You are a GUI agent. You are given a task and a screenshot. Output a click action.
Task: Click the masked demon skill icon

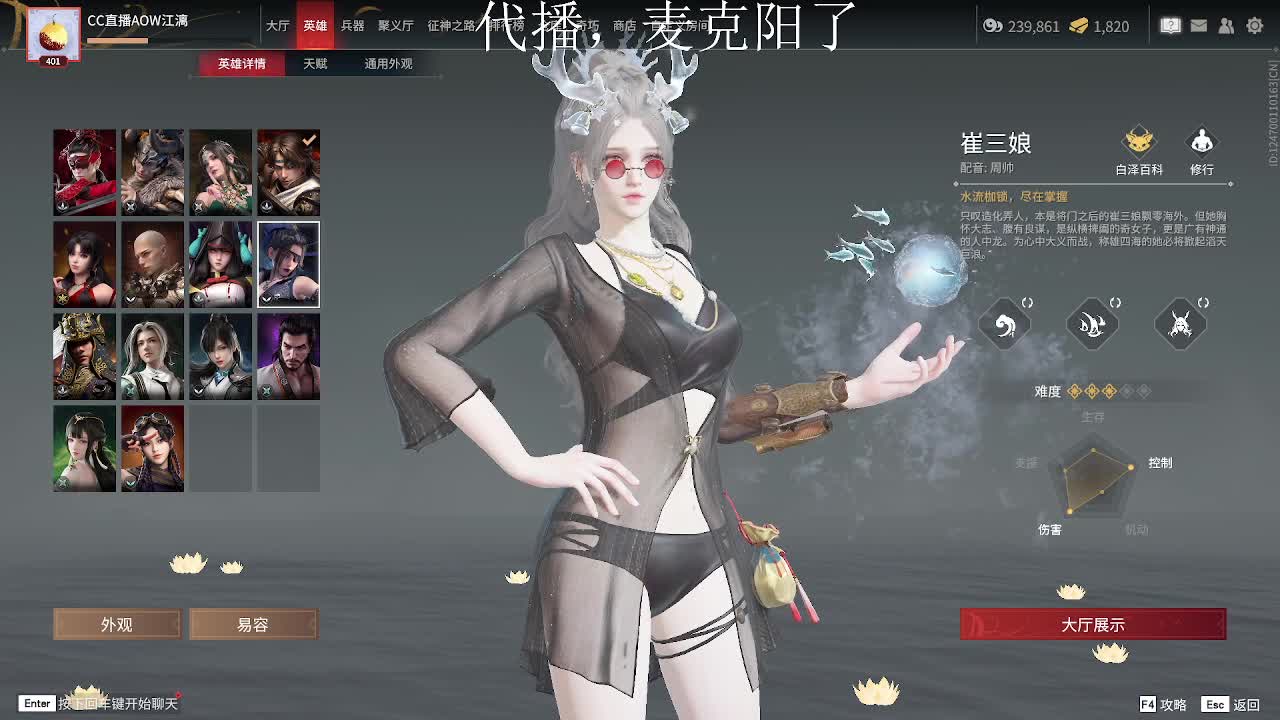tap(1180, 324)
